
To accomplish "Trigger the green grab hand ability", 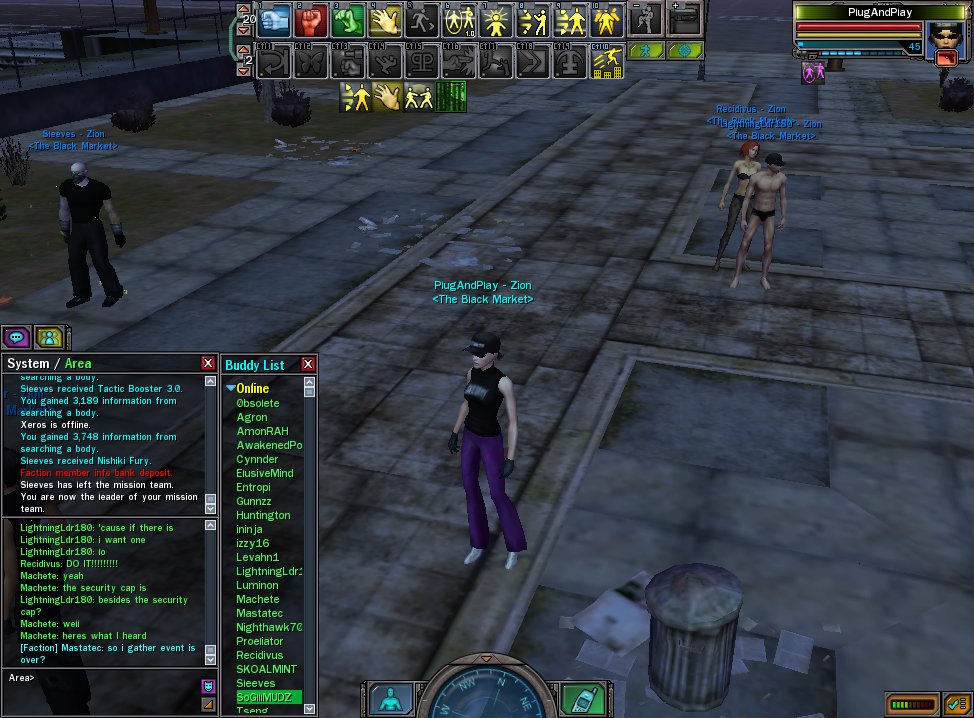I will click(x=347, y=21).
